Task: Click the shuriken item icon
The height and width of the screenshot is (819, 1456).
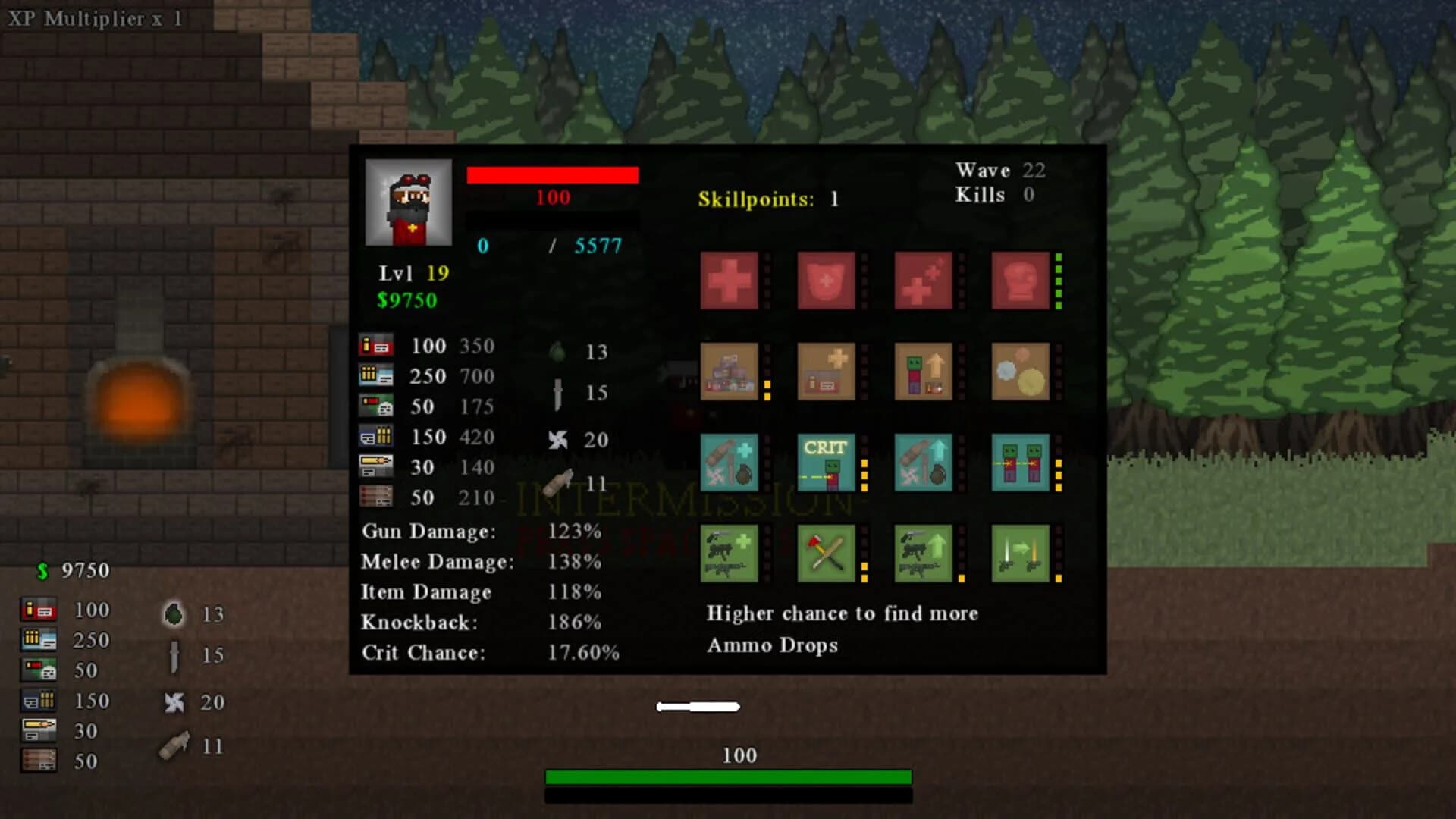Action: click(x=559, y=440)
